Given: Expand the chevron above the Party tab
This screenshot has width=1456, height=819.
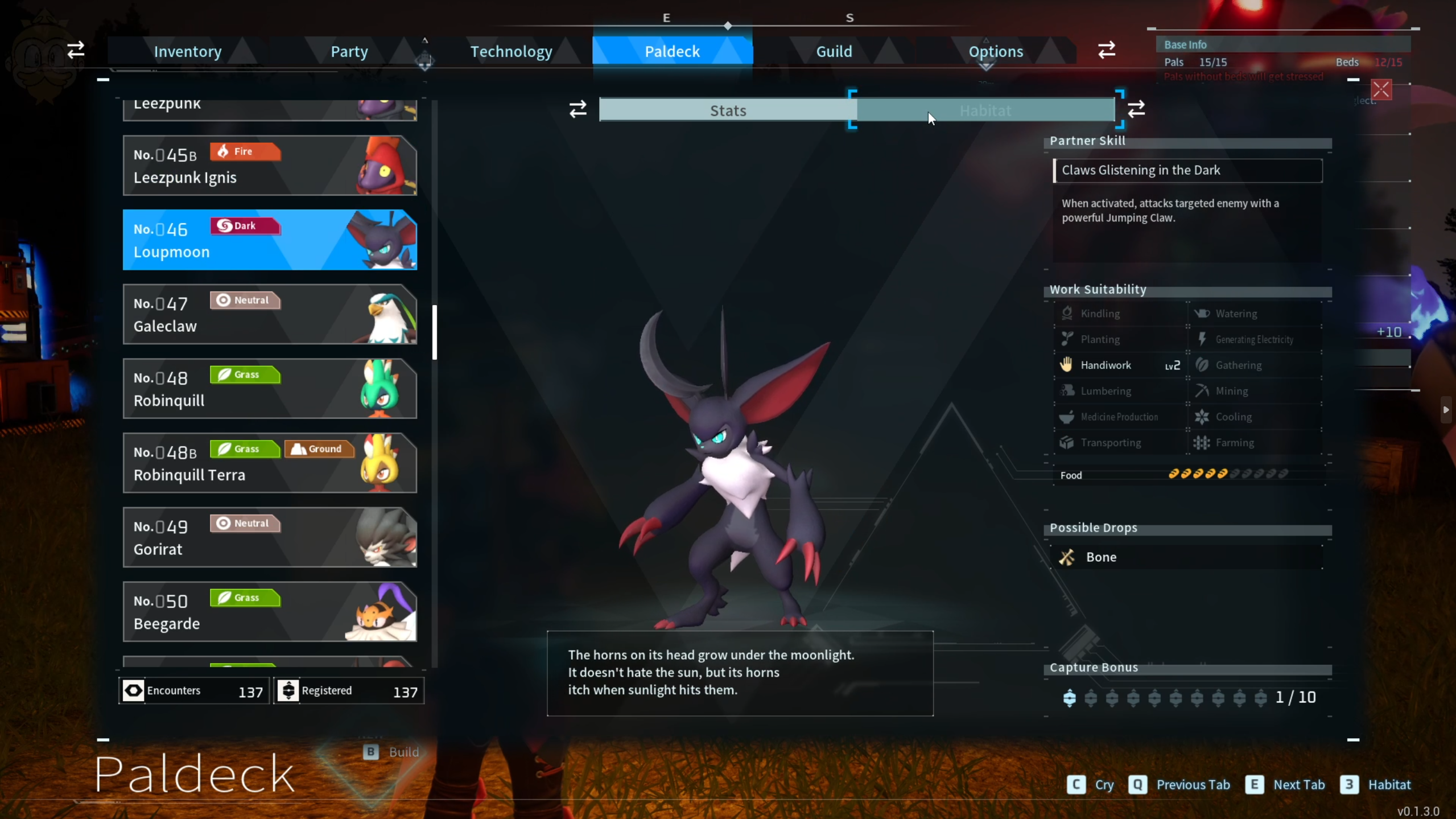Looking at the screenshot, I should click(x=426, y=39).
